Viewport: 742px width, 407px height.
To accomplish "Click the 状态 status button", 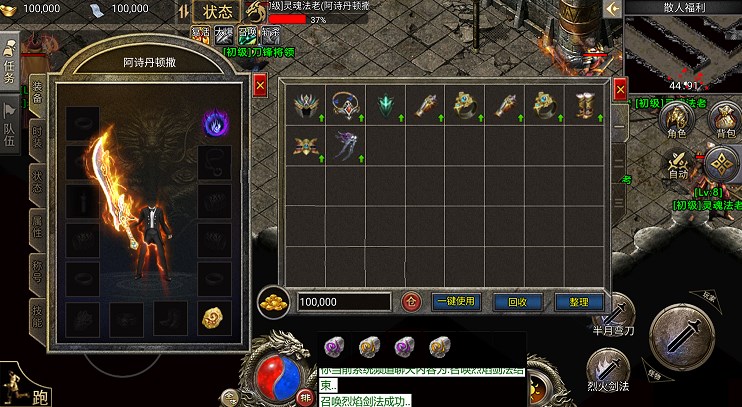I will click(x=216, y=12).
